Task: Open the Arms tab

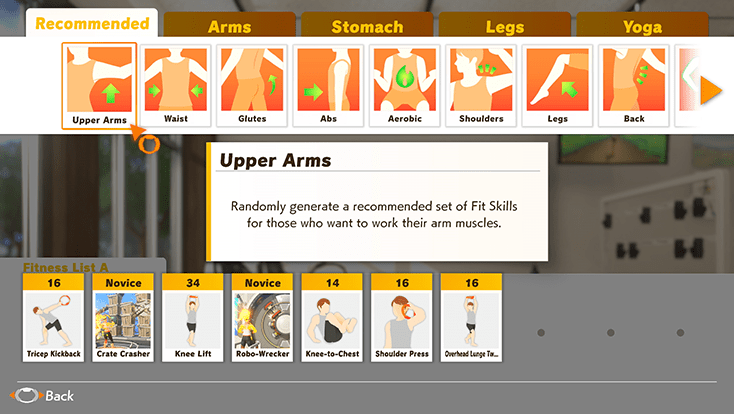Action: click(229, 27)
